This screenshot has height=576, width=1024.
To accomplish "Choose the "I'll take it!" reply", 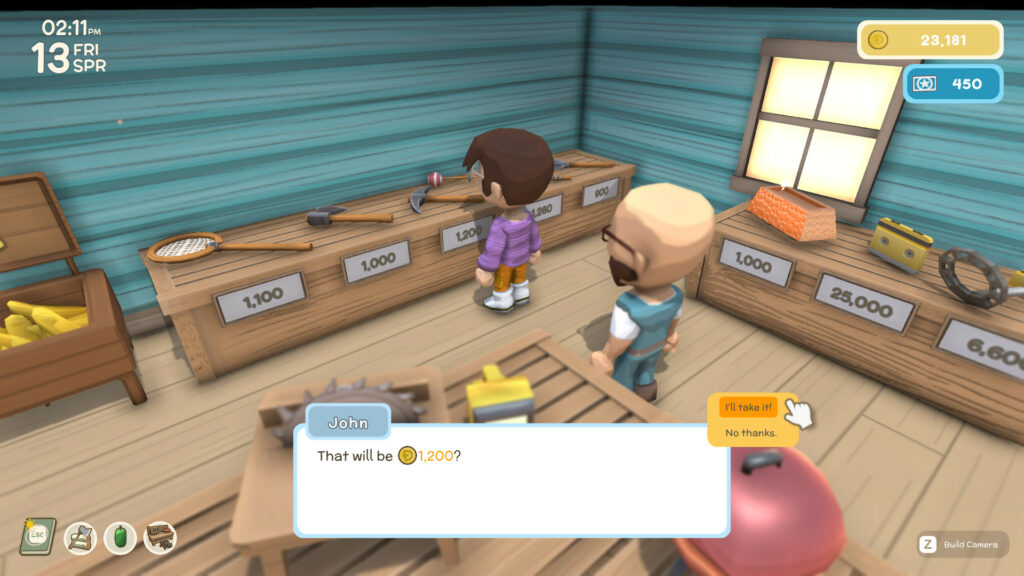I will click(748, 407).
